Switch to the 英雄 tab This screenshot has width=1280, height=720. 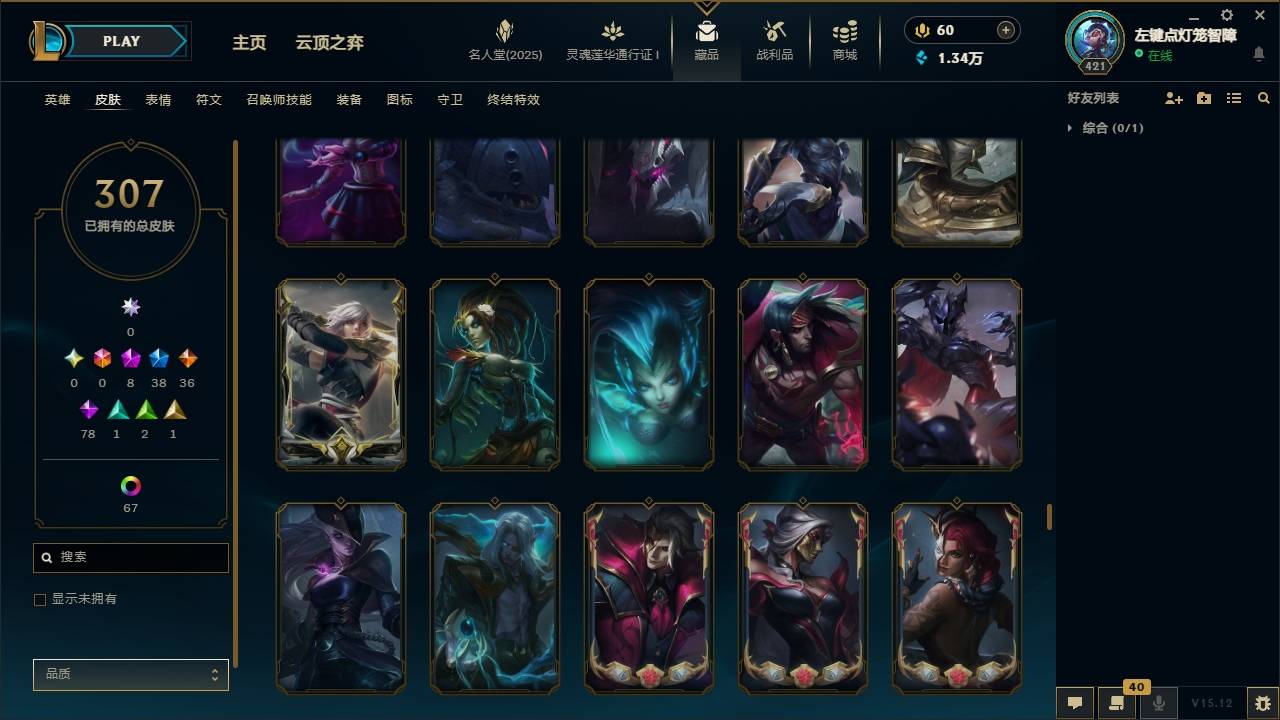coord(56,99)
